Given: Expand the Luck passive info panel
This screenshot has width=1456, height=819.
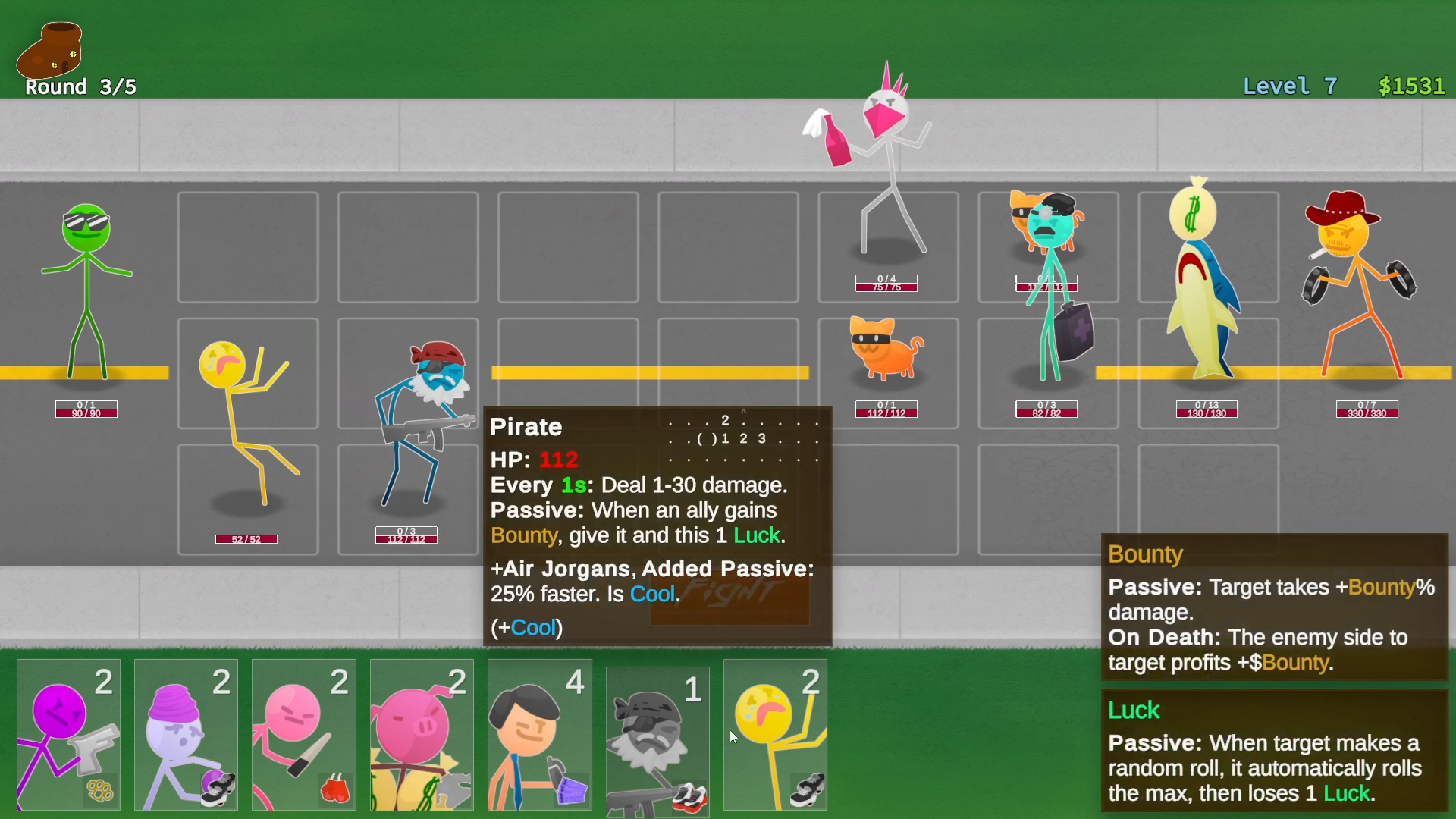Looking at the screenshot, I should (1272, 751).
